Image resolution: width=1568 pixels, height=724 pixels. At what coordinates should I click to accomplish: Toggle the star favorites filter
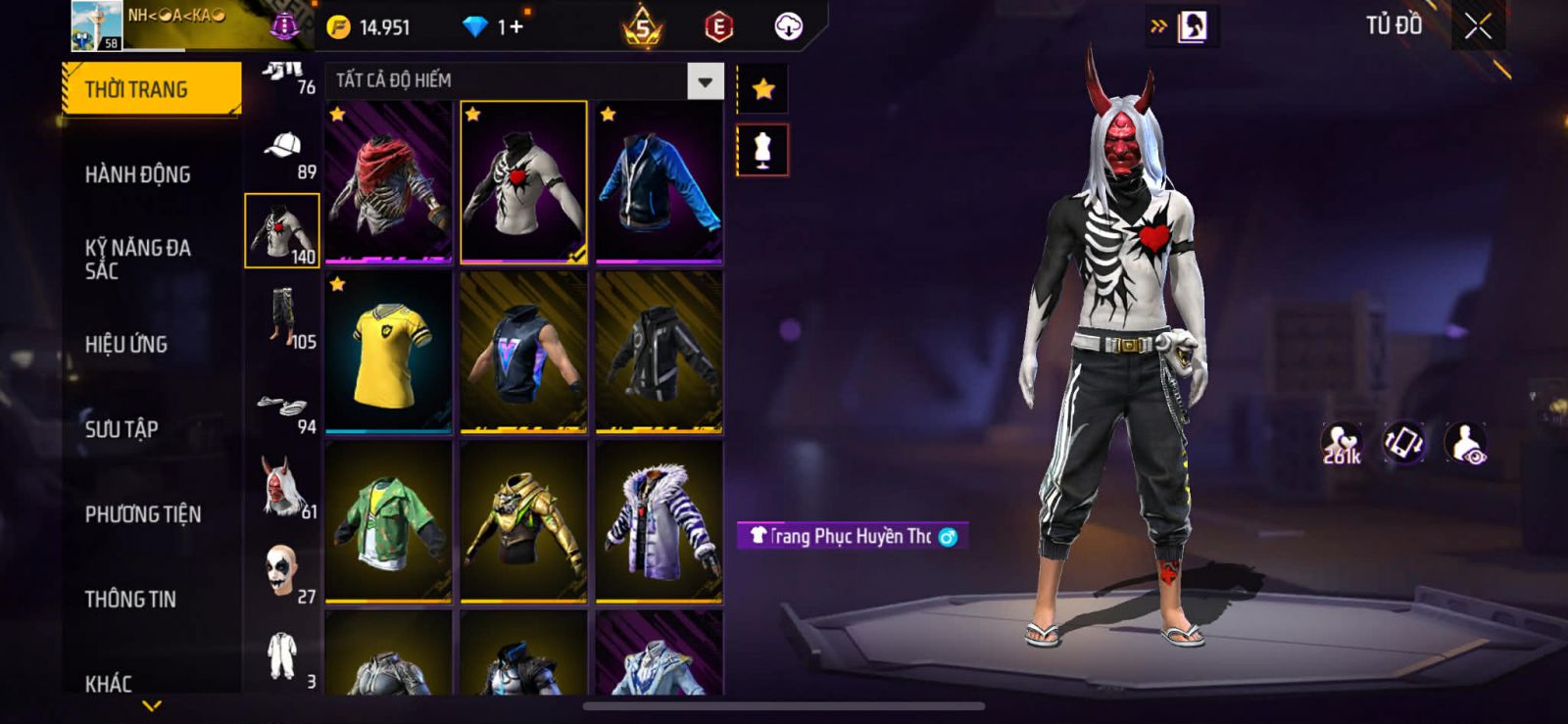pos(763,90)
